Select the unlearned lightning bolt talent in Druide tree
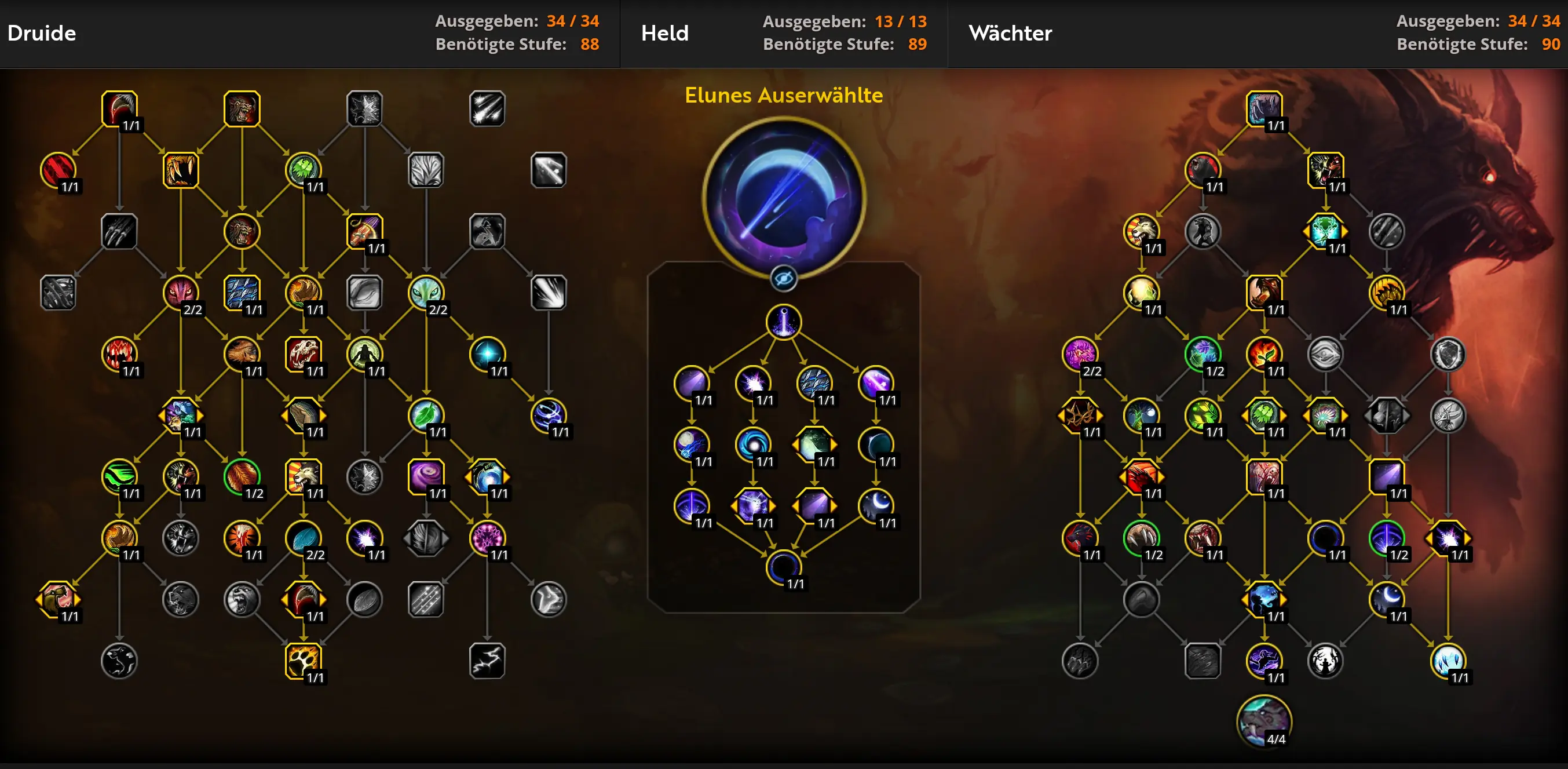The height and width of the screenshot is (769, 1568). pos(487,660)
